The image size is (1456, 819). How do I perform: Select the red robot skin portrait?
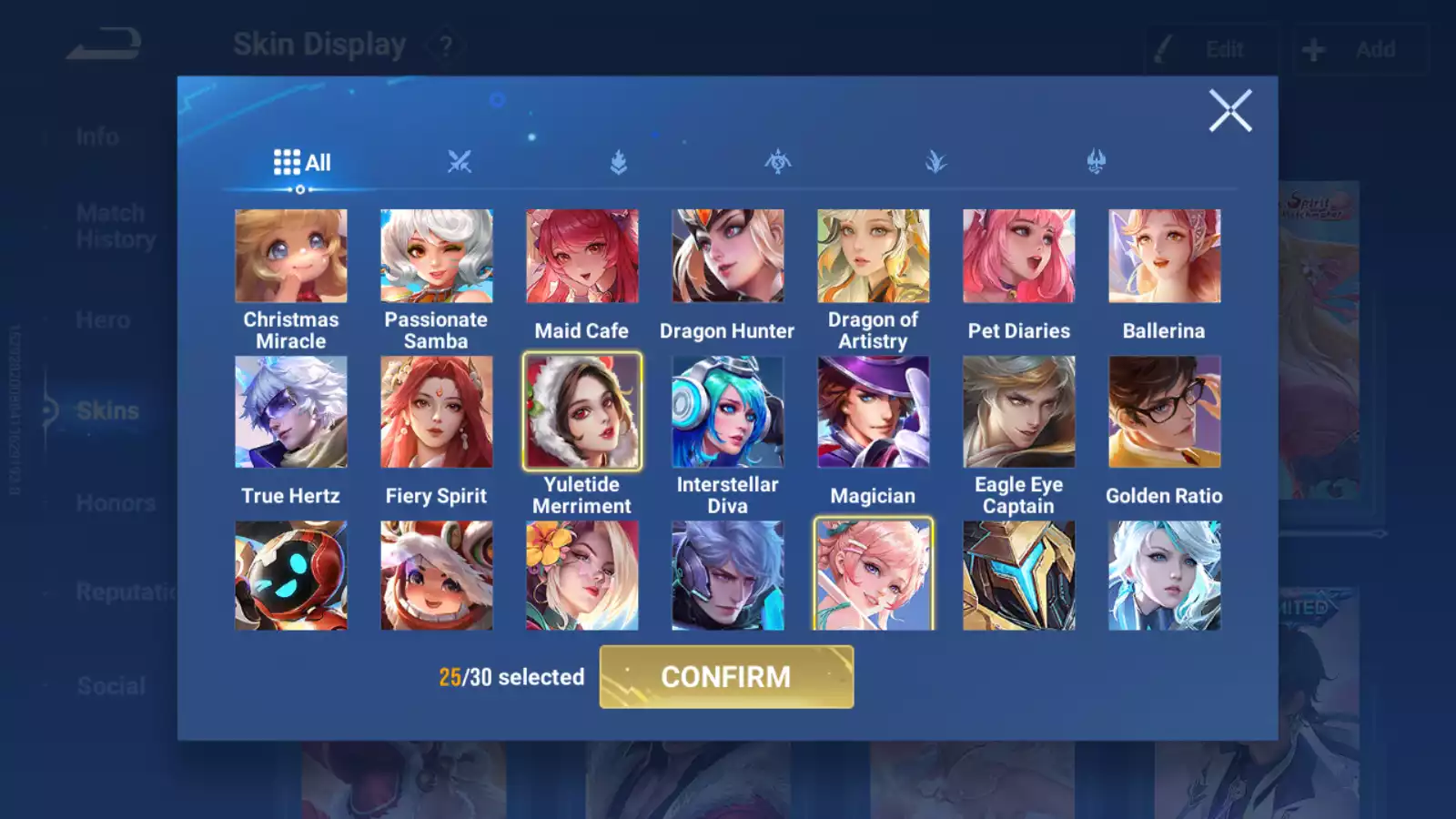pyautogui.click(x=291, y=575)
